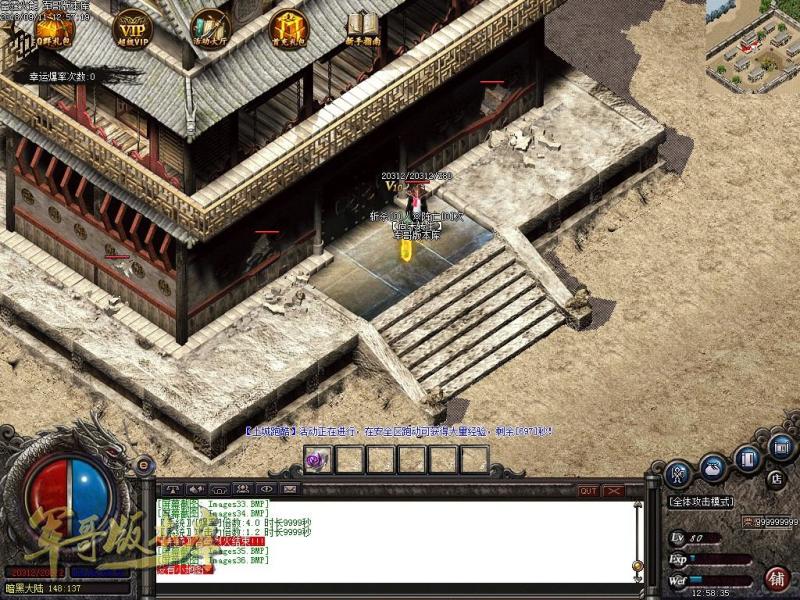Screen dimensions: 800x600
Task: Open the bag inventory pouch icon
Action: [713, 465]
